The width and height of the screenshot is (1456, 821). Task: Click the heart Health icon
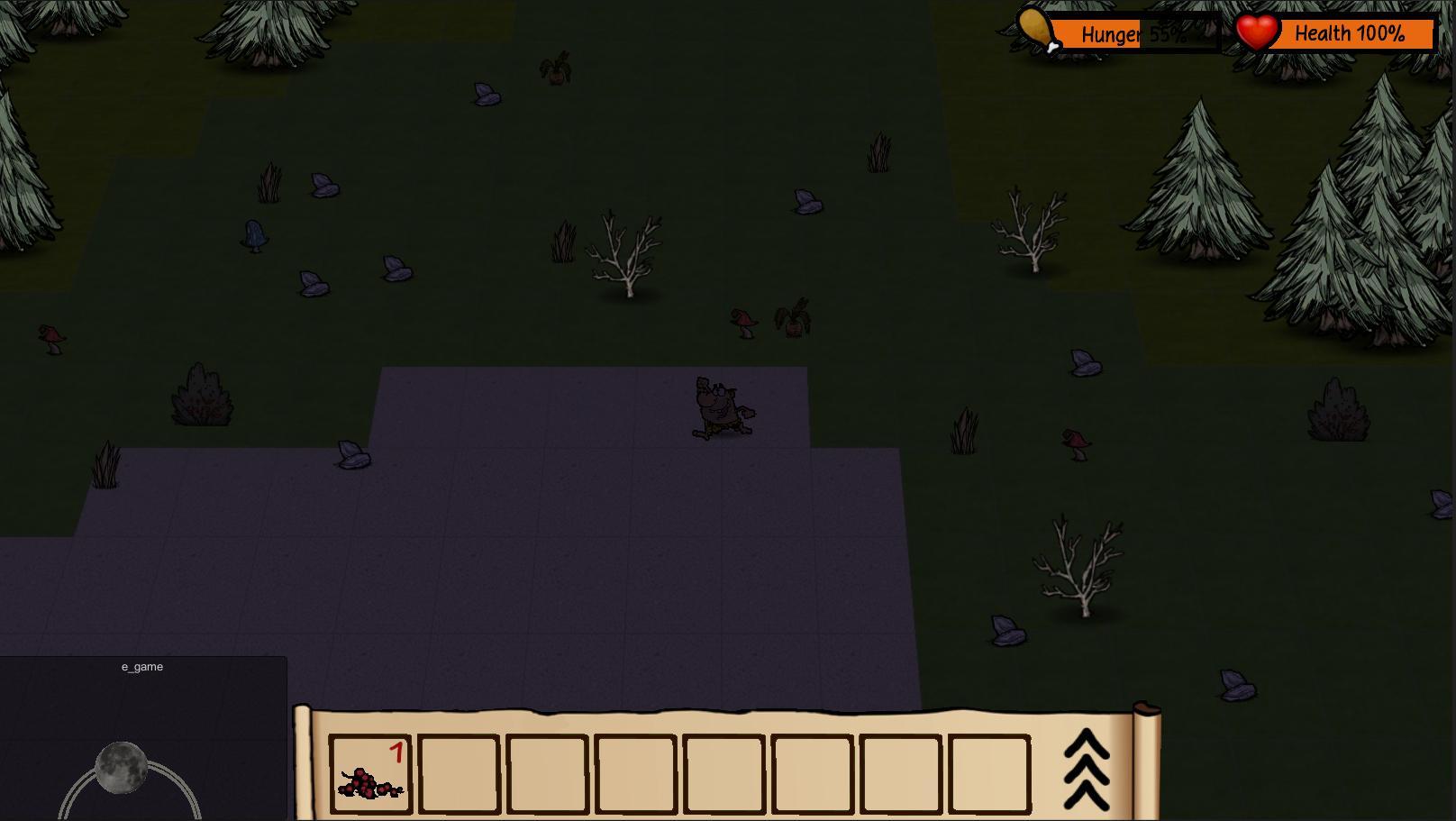pos(1255,32)
